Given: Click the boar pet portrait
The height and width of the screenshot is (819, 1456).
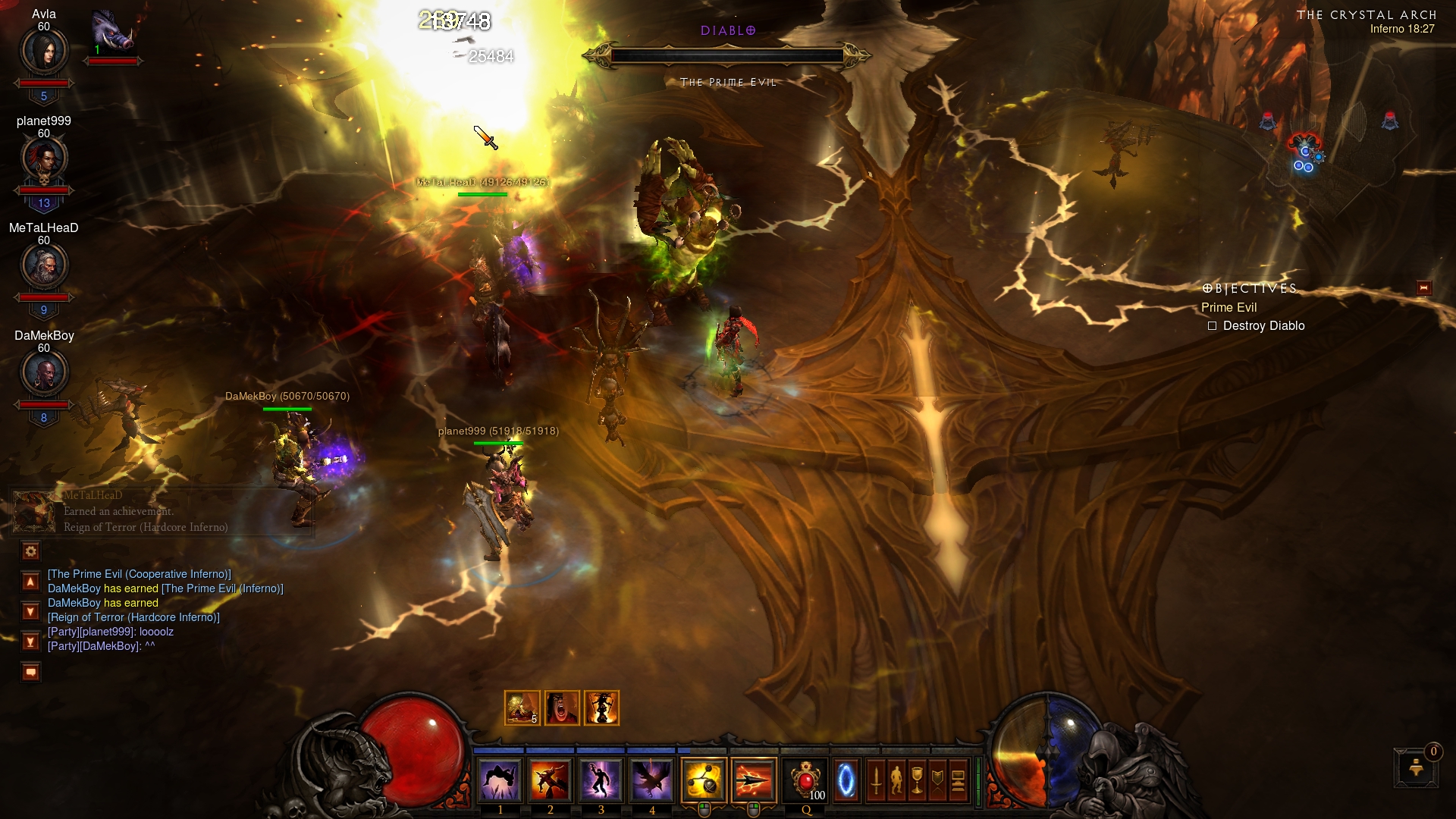Looking at the screenshot, I should point(112,32).
